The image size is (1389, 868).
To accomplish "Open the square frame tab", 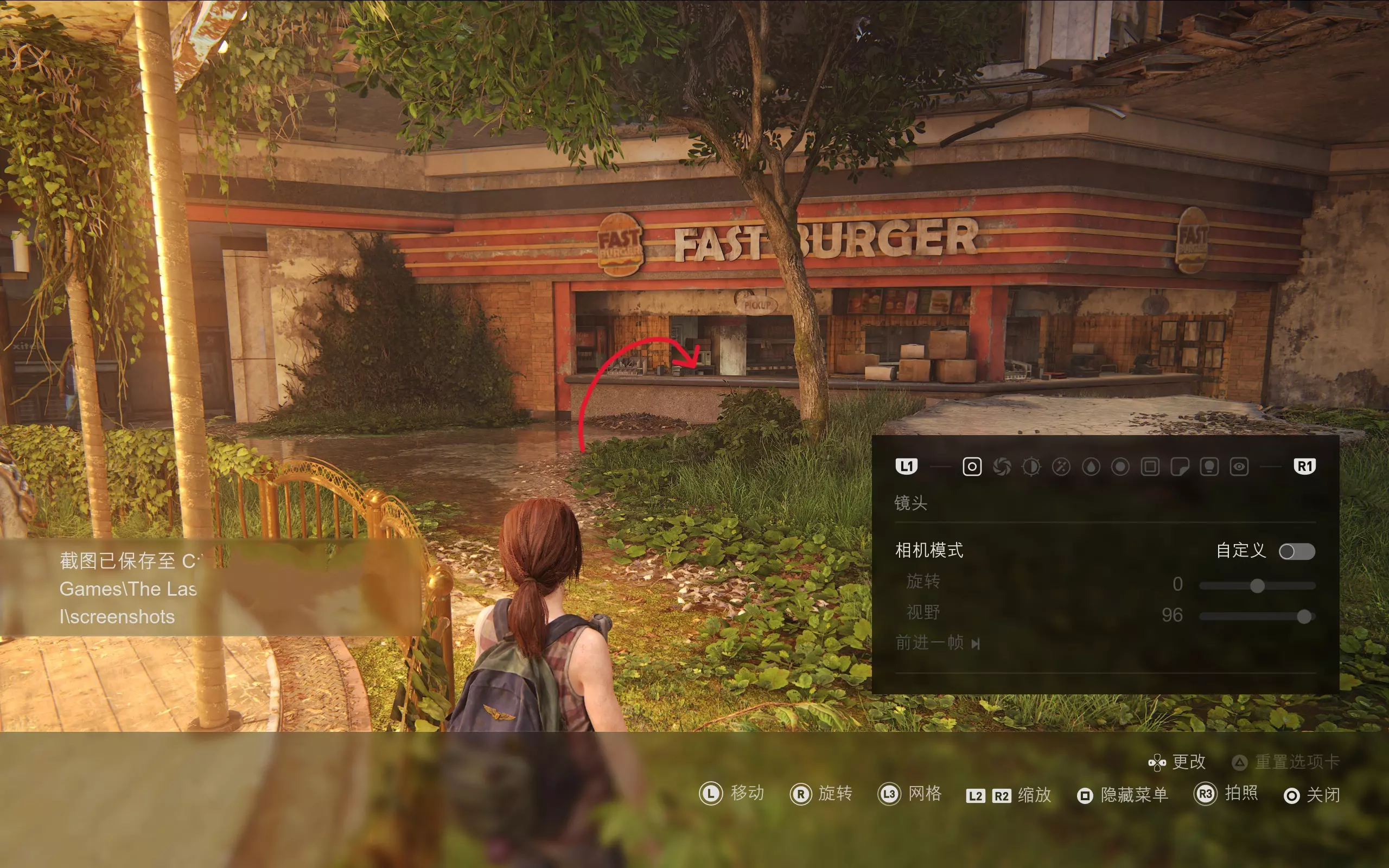I will point(1150,467).
